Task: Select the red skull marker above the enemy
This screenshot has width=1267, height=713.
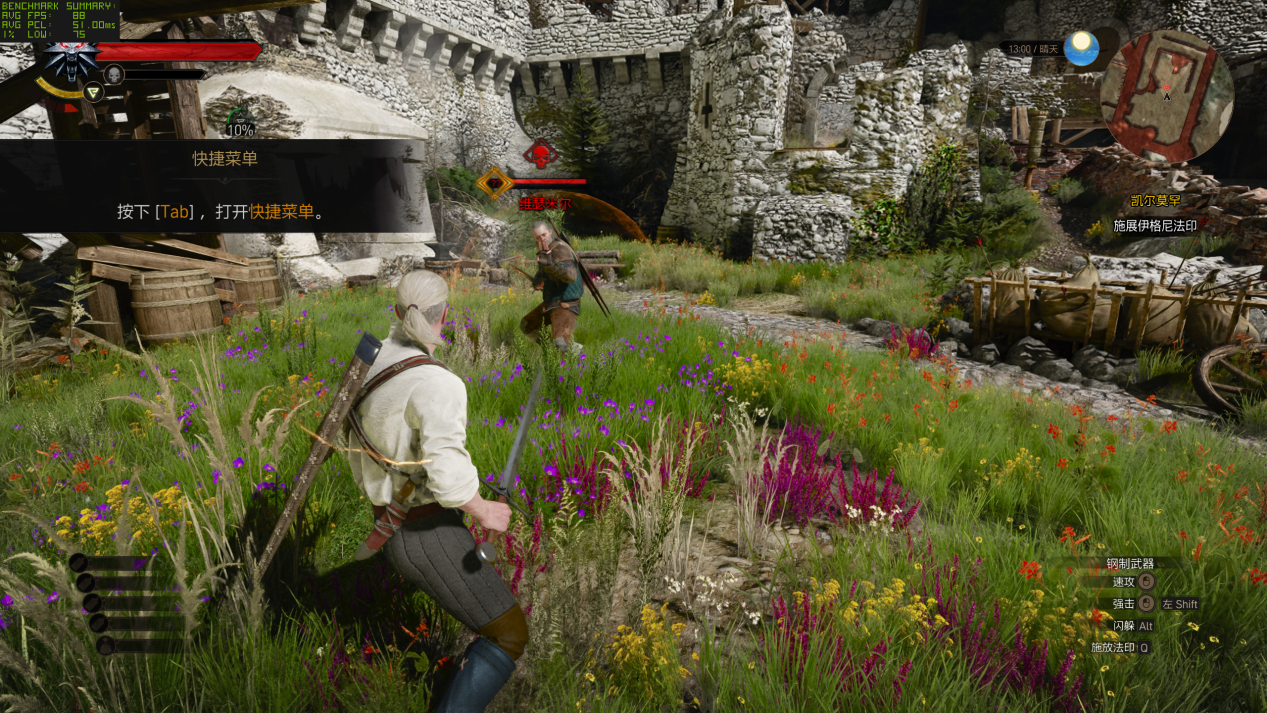Action: pos(541,155)
